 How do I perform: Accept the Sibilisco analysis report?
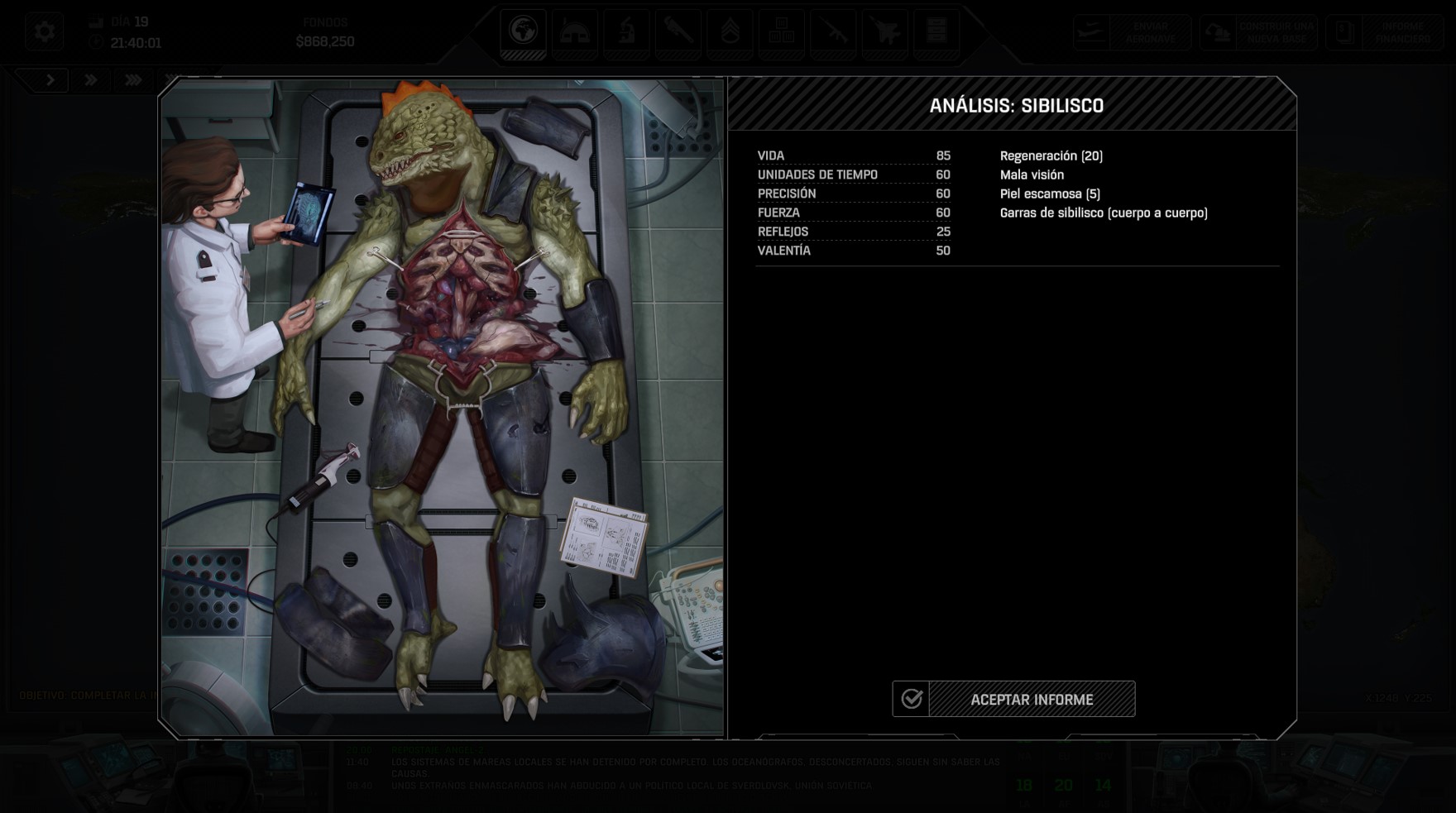1014,699
